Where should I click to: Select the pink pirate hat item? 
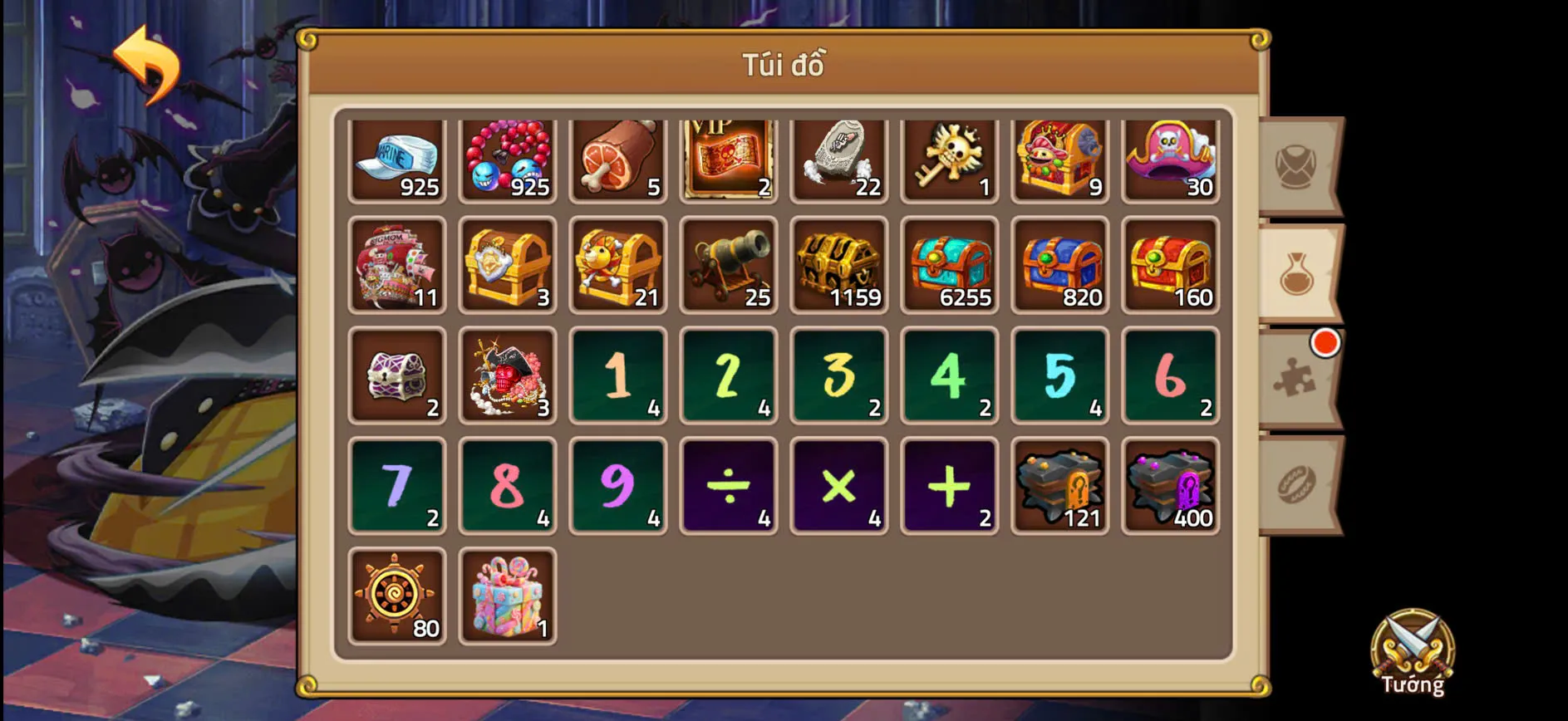coord(1171,159)
